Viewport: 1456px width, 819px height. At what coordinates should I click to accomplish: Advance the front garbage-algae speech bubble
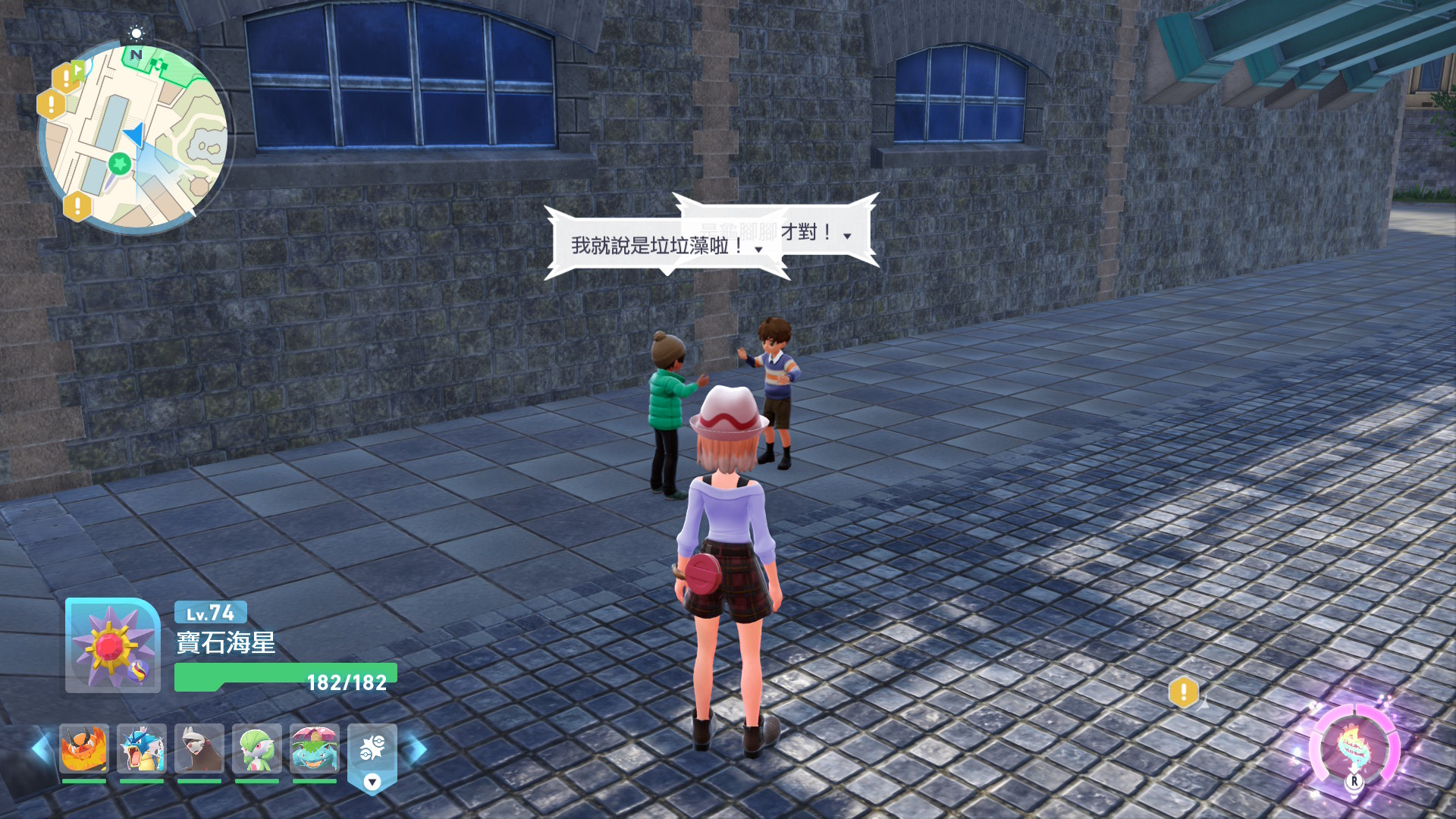pos(758,249)
